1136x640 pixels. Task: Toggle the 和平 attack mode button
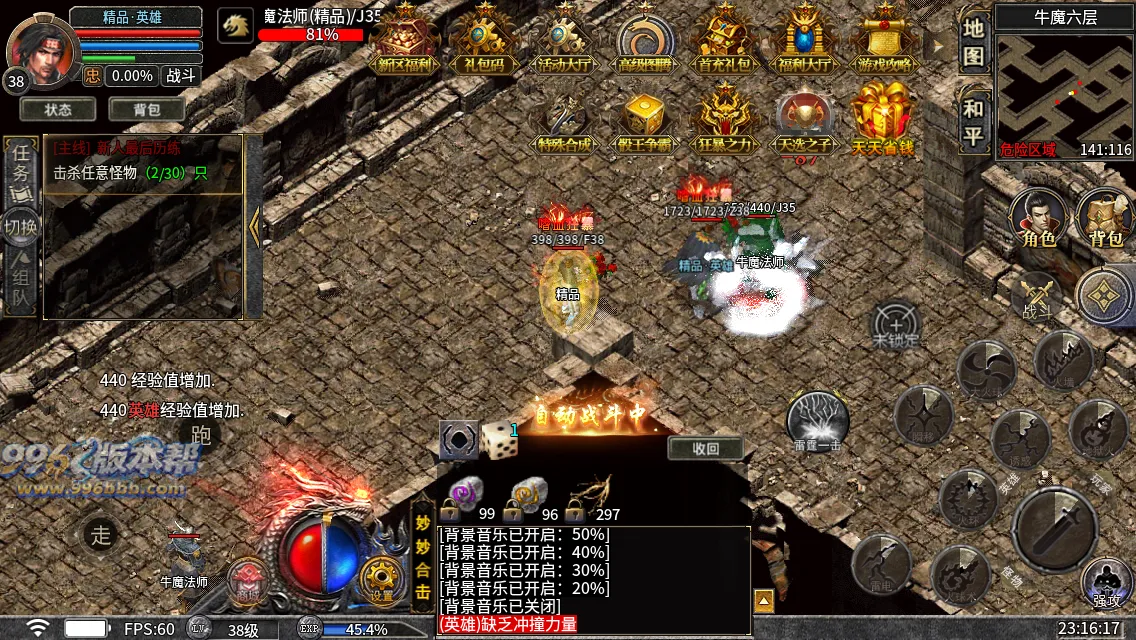coord(974,122)
